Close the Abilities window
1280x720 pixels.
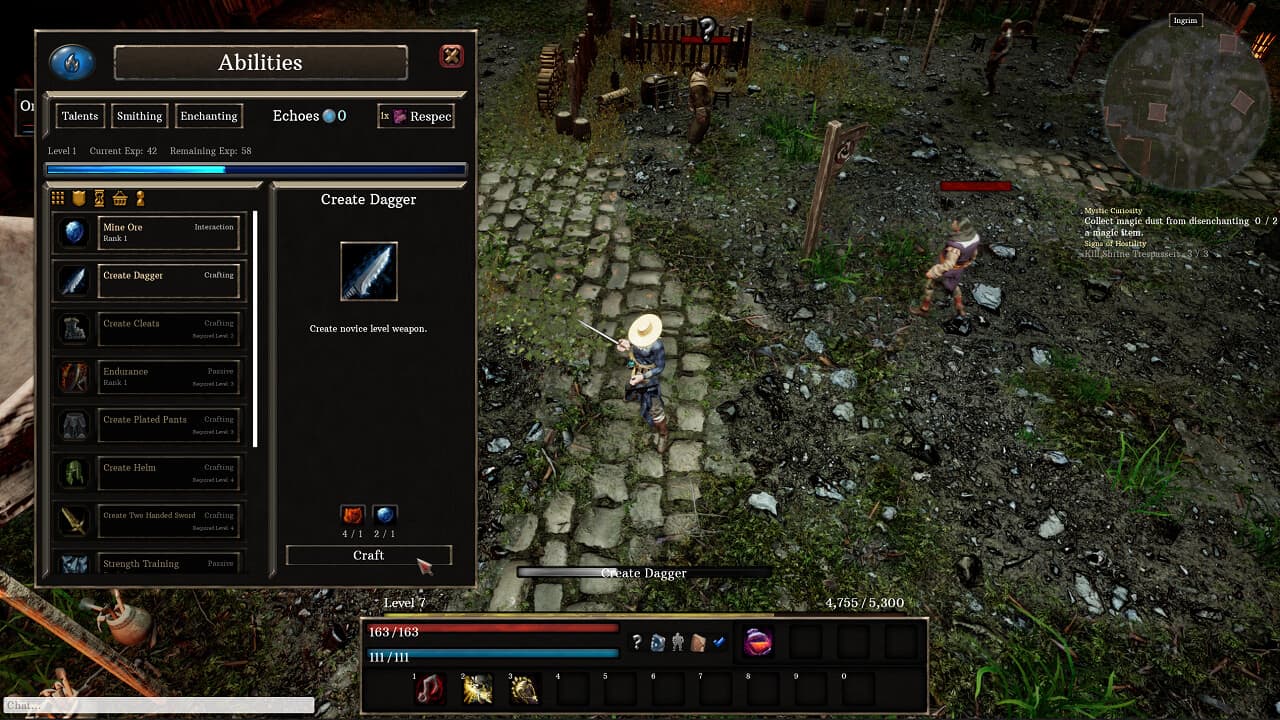coord(452,56)
